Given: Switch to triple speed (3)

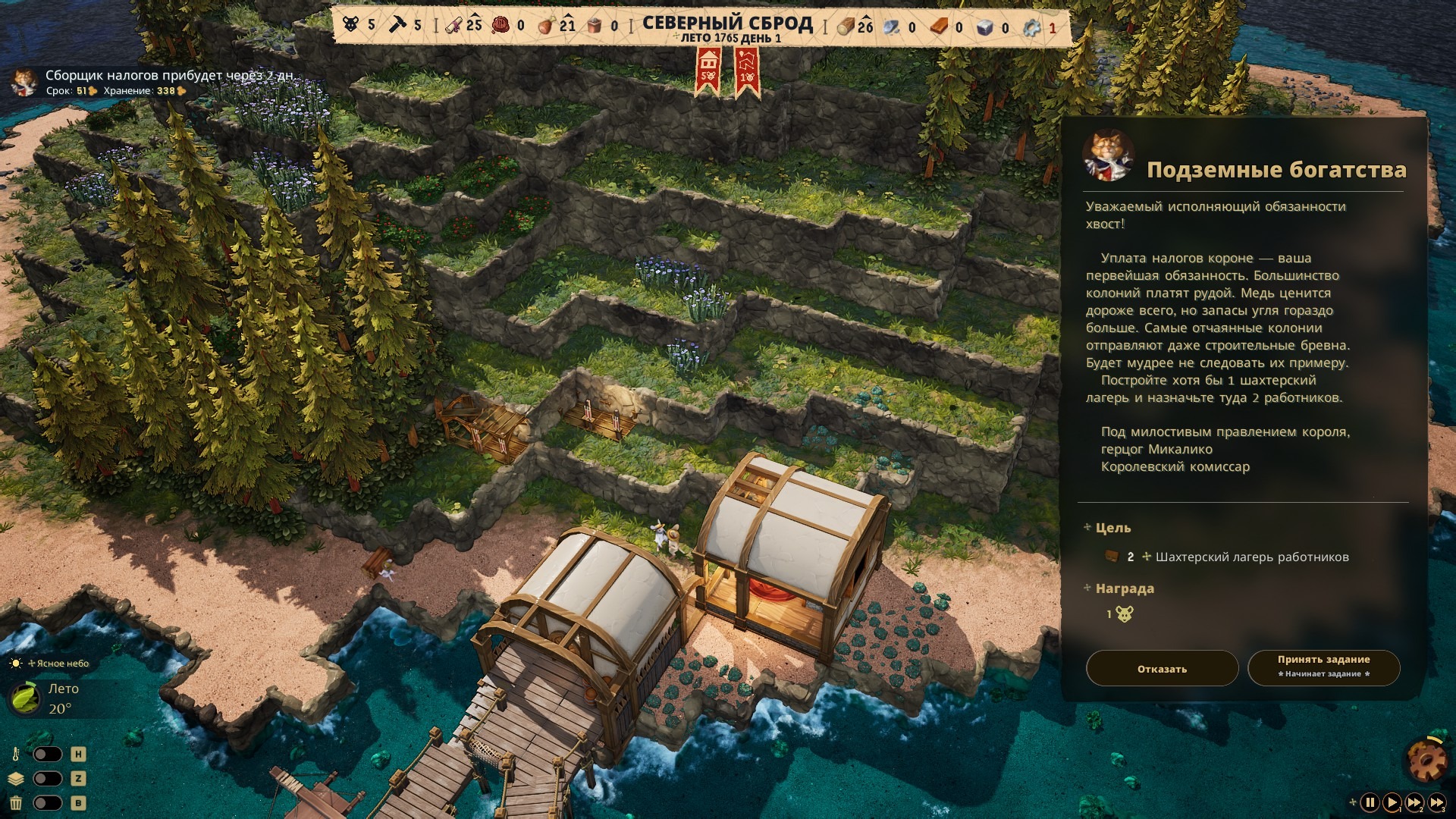Looking at the screenshot, I should [1437, 802].
